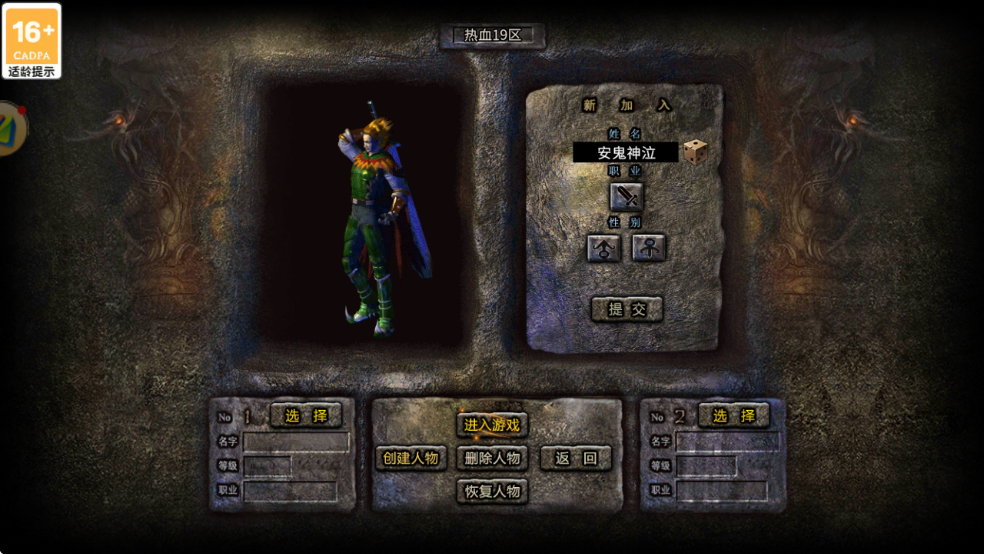984x554 pixels.
Task: Open 恢复人物 to restore a character
Action: pos(492,491)
